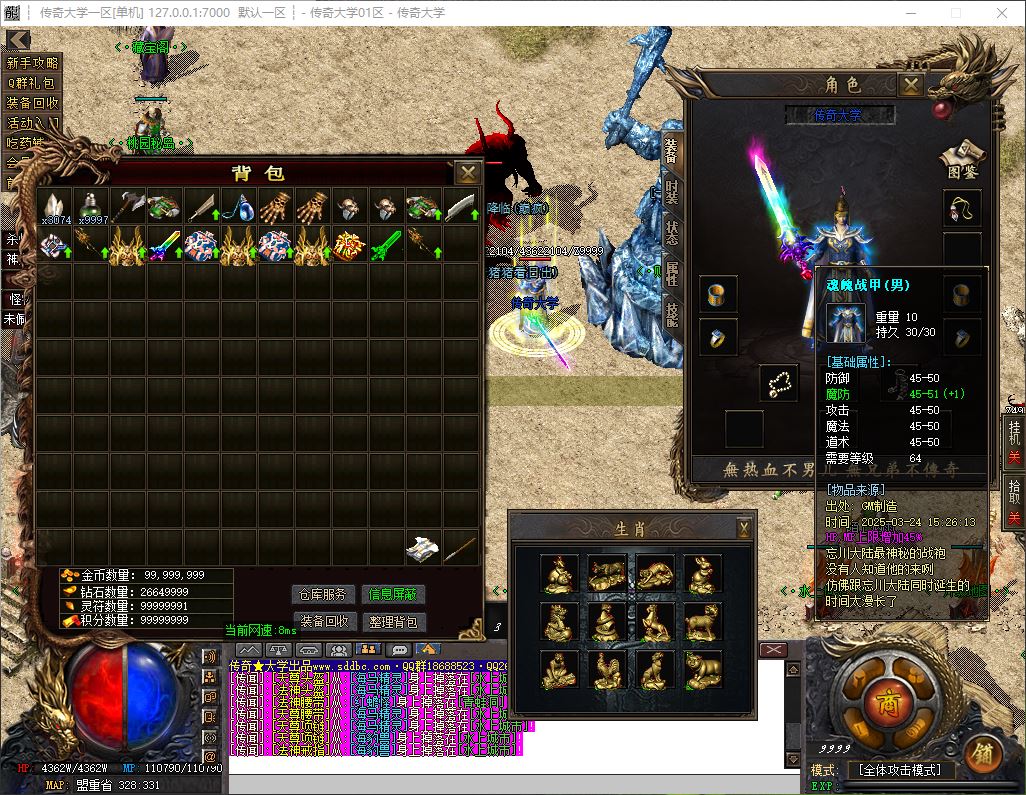
Task: Open the 图鉴 codex scroll
Action: [962, 157]
